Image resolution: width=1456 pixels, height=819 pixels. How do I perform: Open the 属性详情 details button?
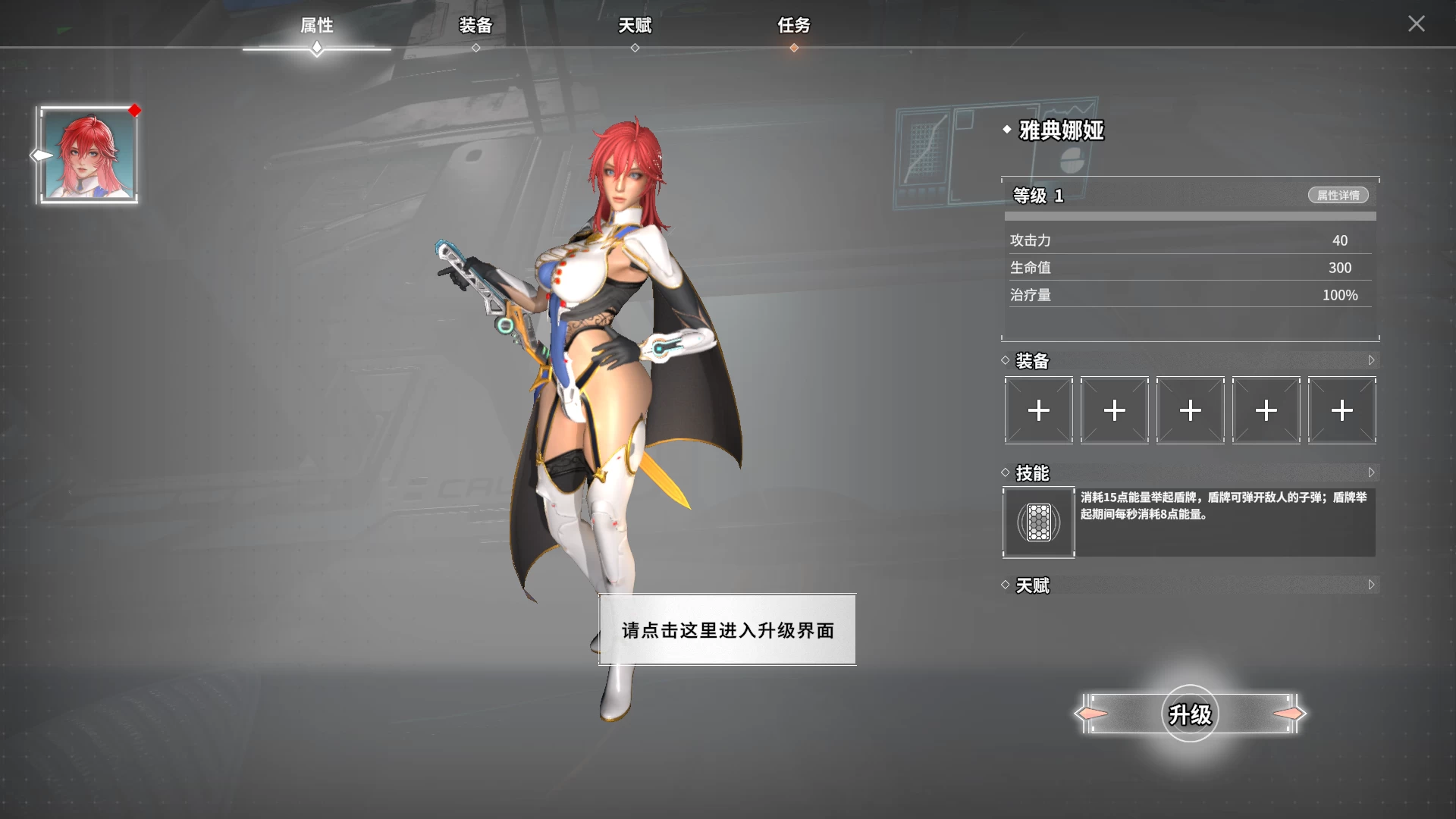pyautogui.click(x=1338, y=195)
